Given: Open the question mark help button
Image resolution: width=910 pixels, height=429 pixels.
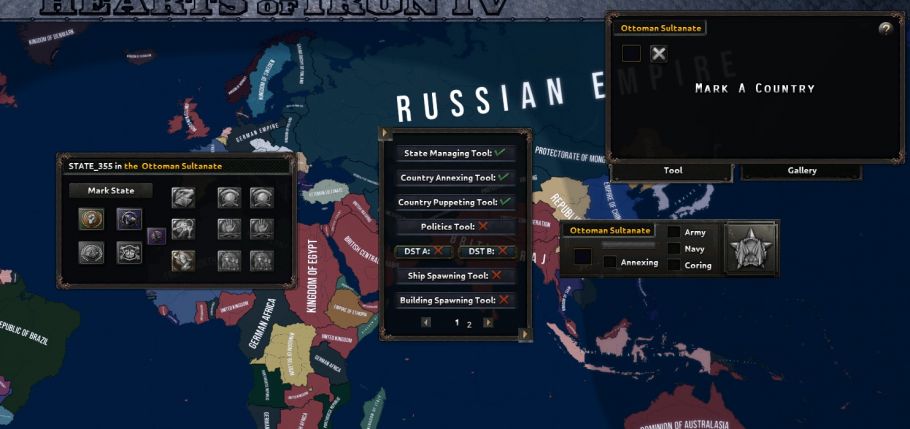Looking at the screenshot, I should click(885, 29).
